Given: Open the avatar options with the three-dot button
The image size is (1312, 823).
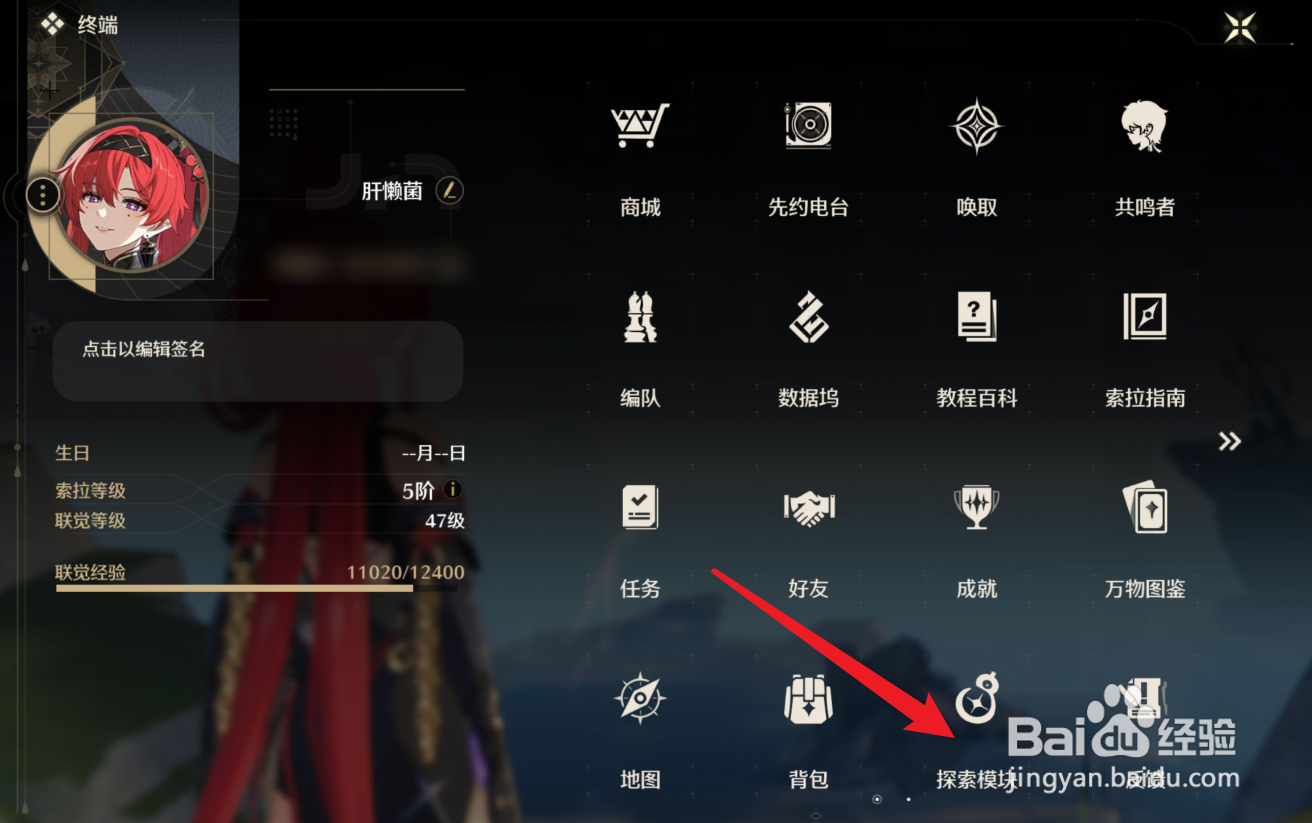Looking at the screenshot, I should click(42, 194).
